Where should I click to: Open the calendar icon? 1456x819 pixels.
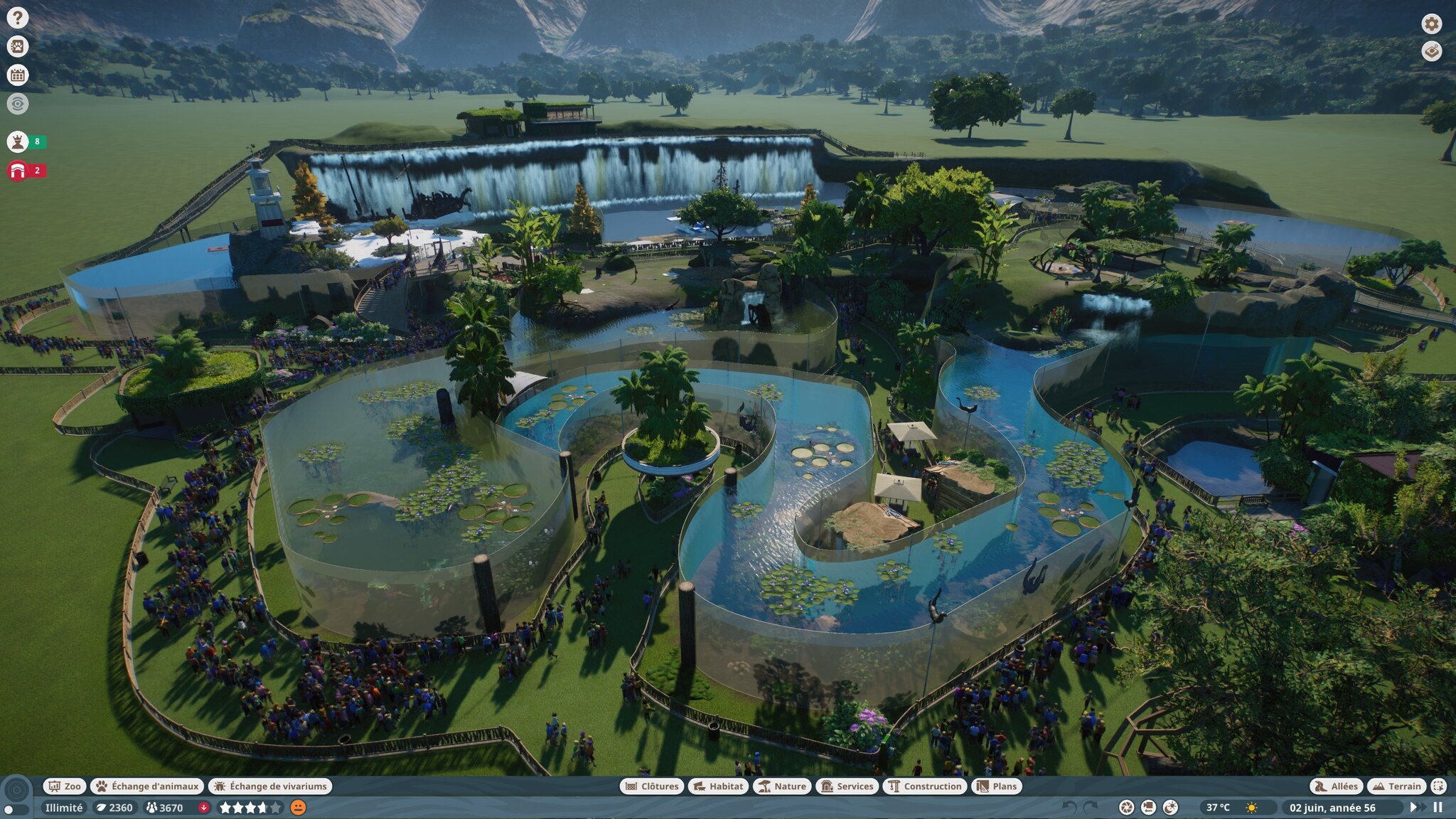click(18, 75)
